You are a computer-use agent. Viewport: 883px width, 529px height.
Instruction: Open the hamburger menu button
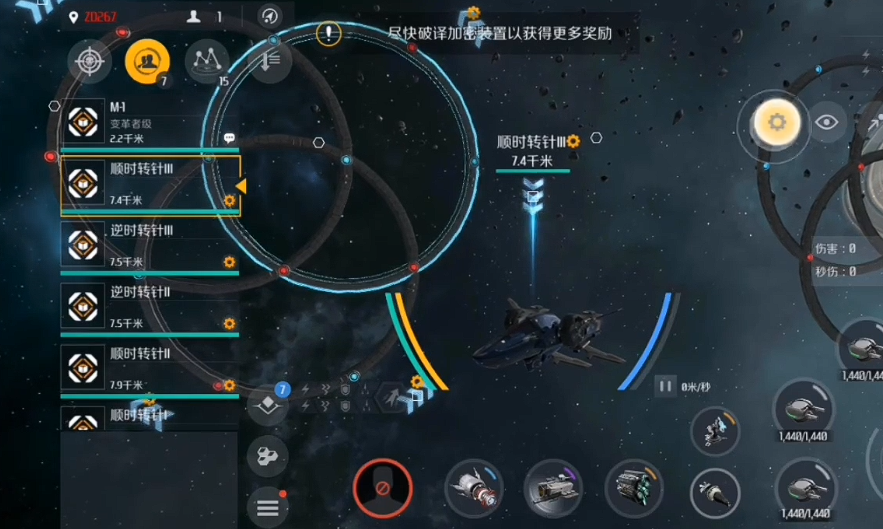pyautogui.click(x=267, y=507)
